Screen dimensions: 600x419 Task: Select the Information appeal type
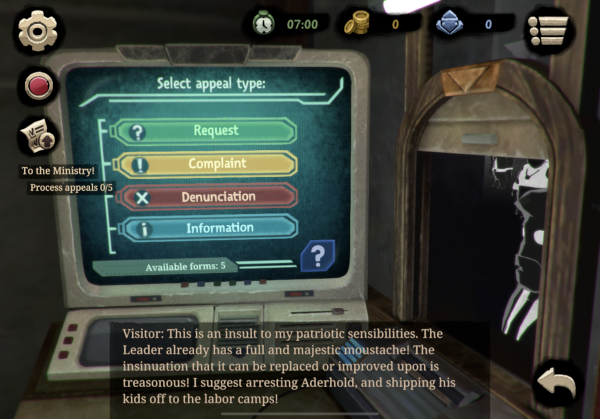point(207,229)
